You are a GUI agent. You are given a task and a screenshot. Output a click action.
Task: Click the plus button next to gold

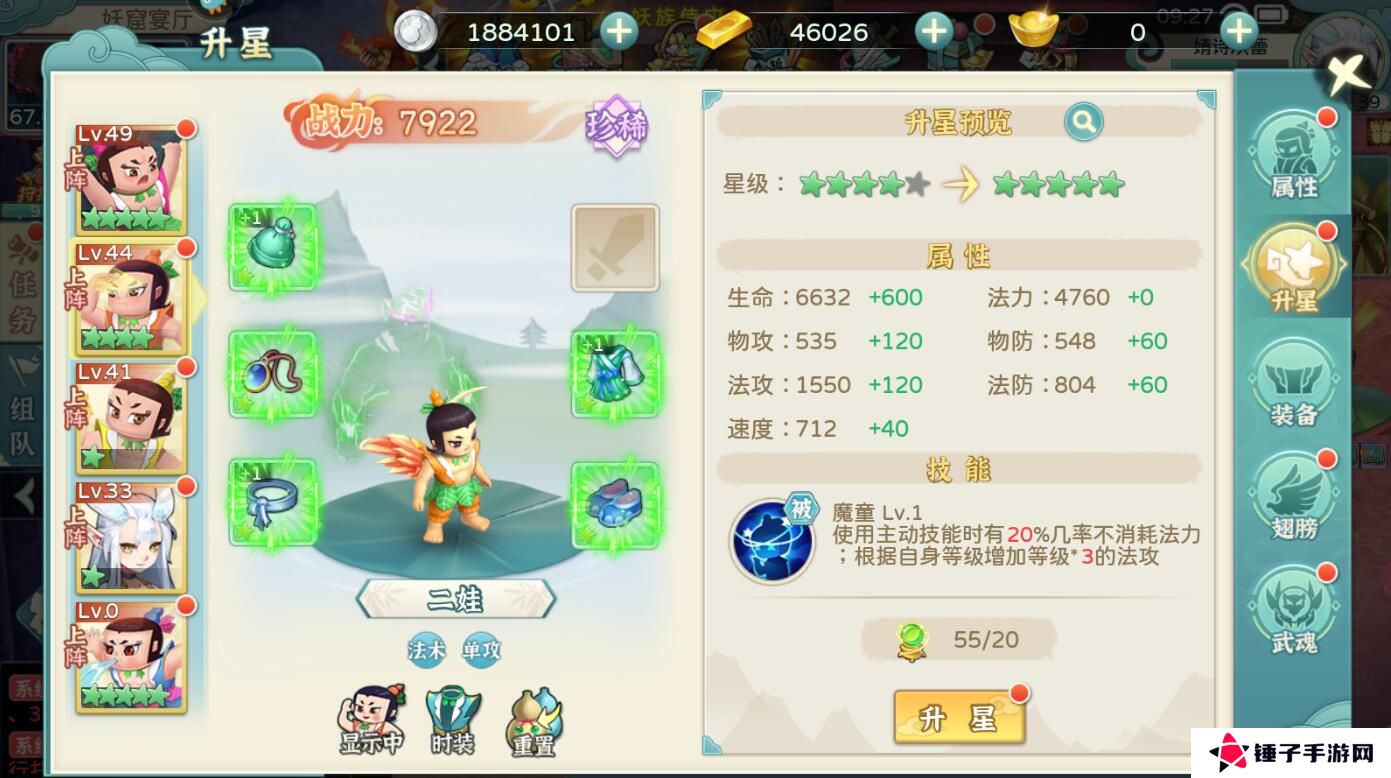[x=933, y=31]
